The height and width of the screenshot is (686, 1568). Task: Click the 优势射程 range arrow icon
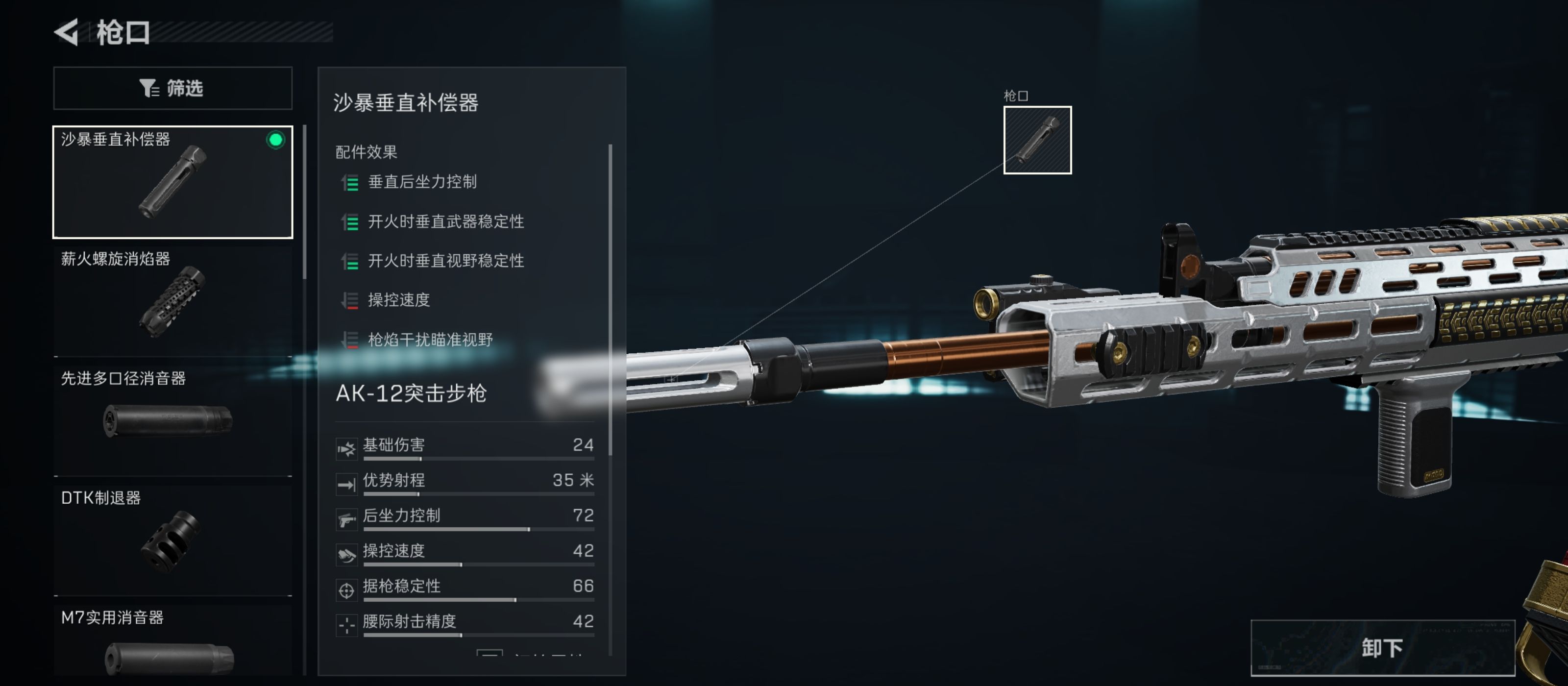(347, 485)
